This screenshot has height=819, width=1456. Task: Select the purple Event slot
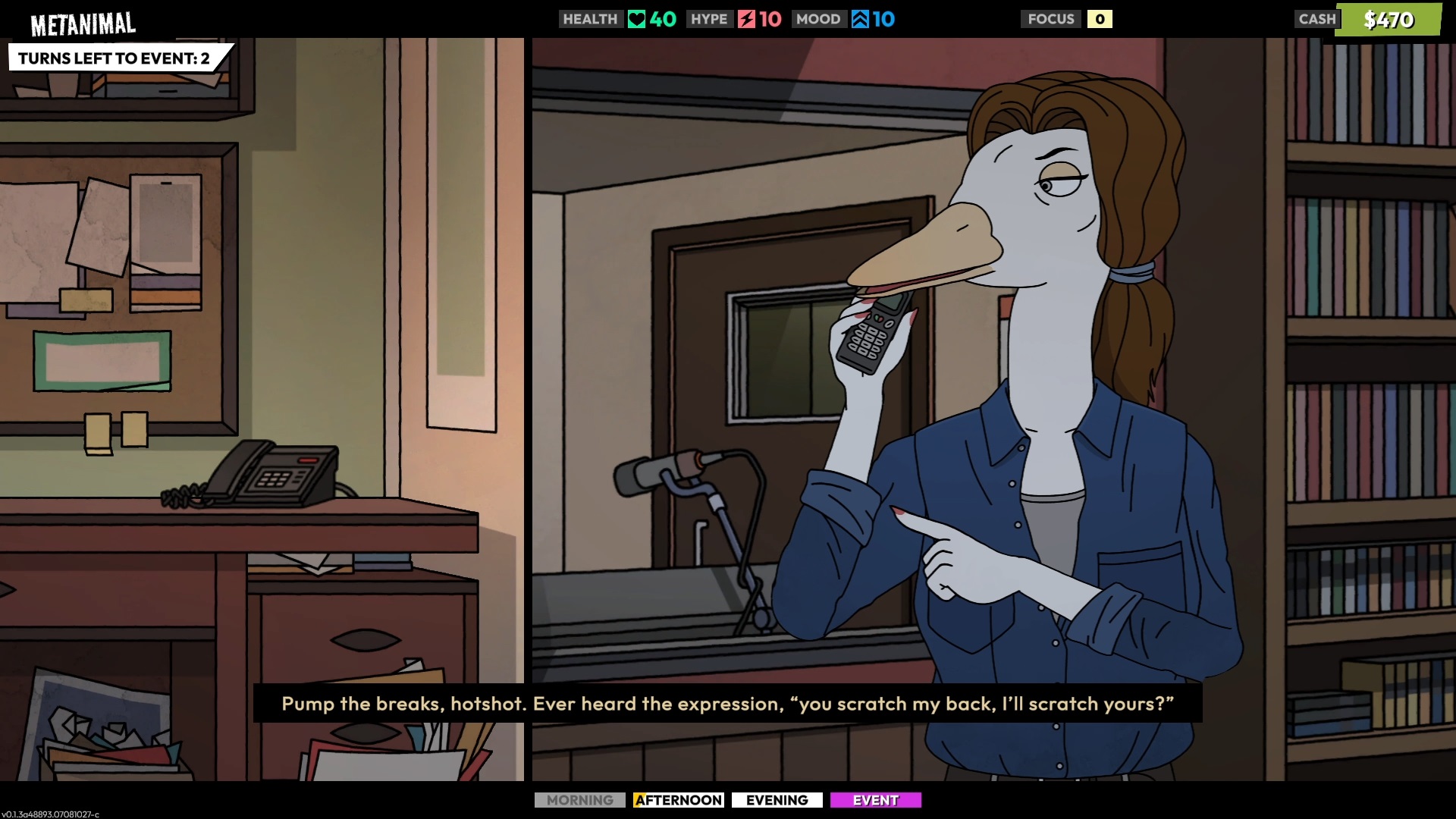point(875,800)
